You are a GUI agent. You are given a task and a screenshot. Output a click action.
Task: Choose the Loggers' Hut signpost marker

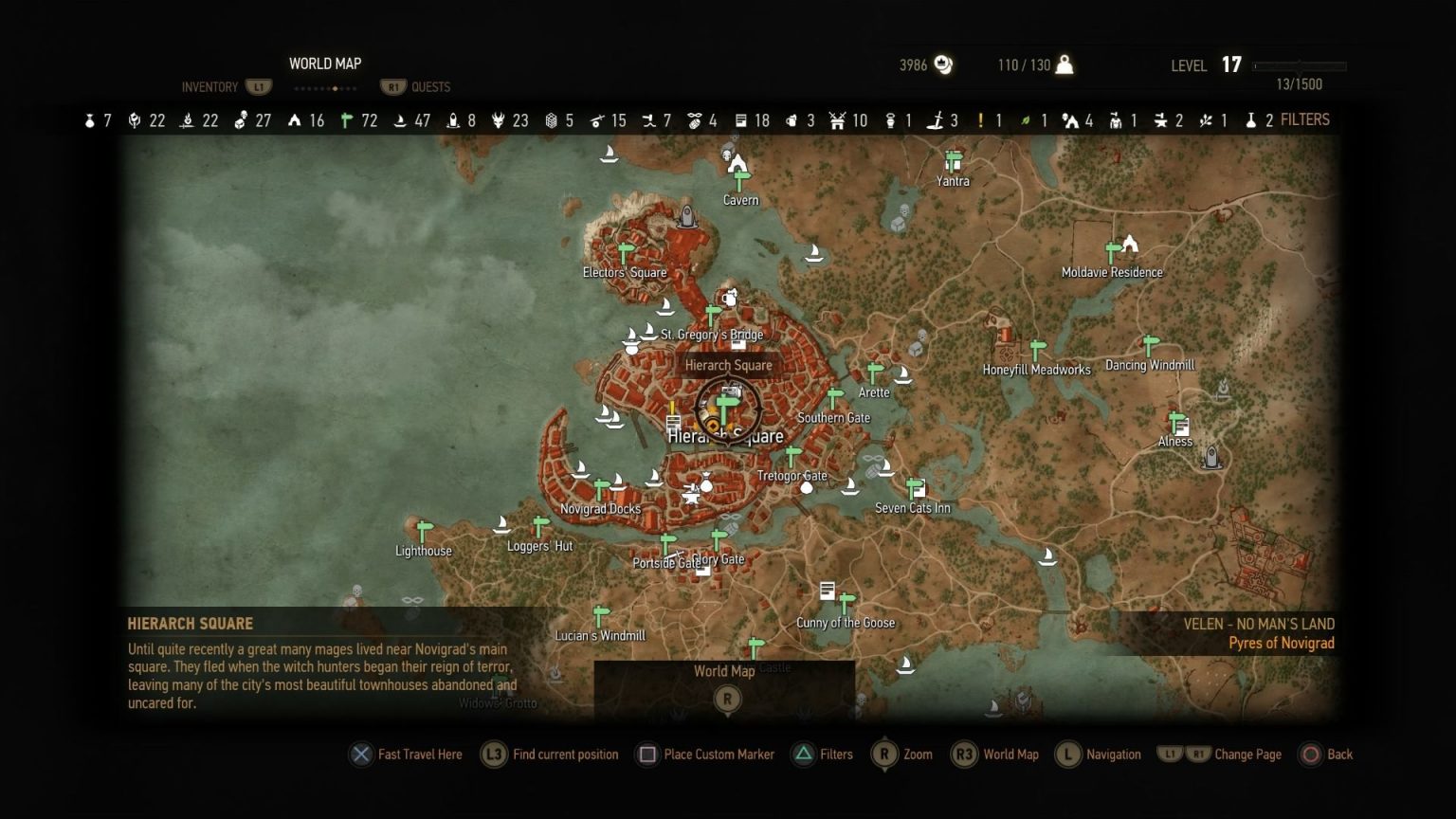point(540,526)
